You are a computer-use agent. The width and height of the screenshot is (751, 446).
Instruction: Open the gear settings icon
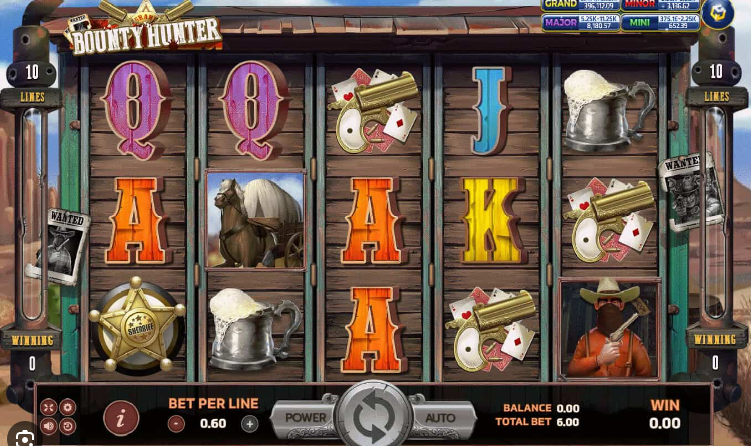[x=67, y=407]
